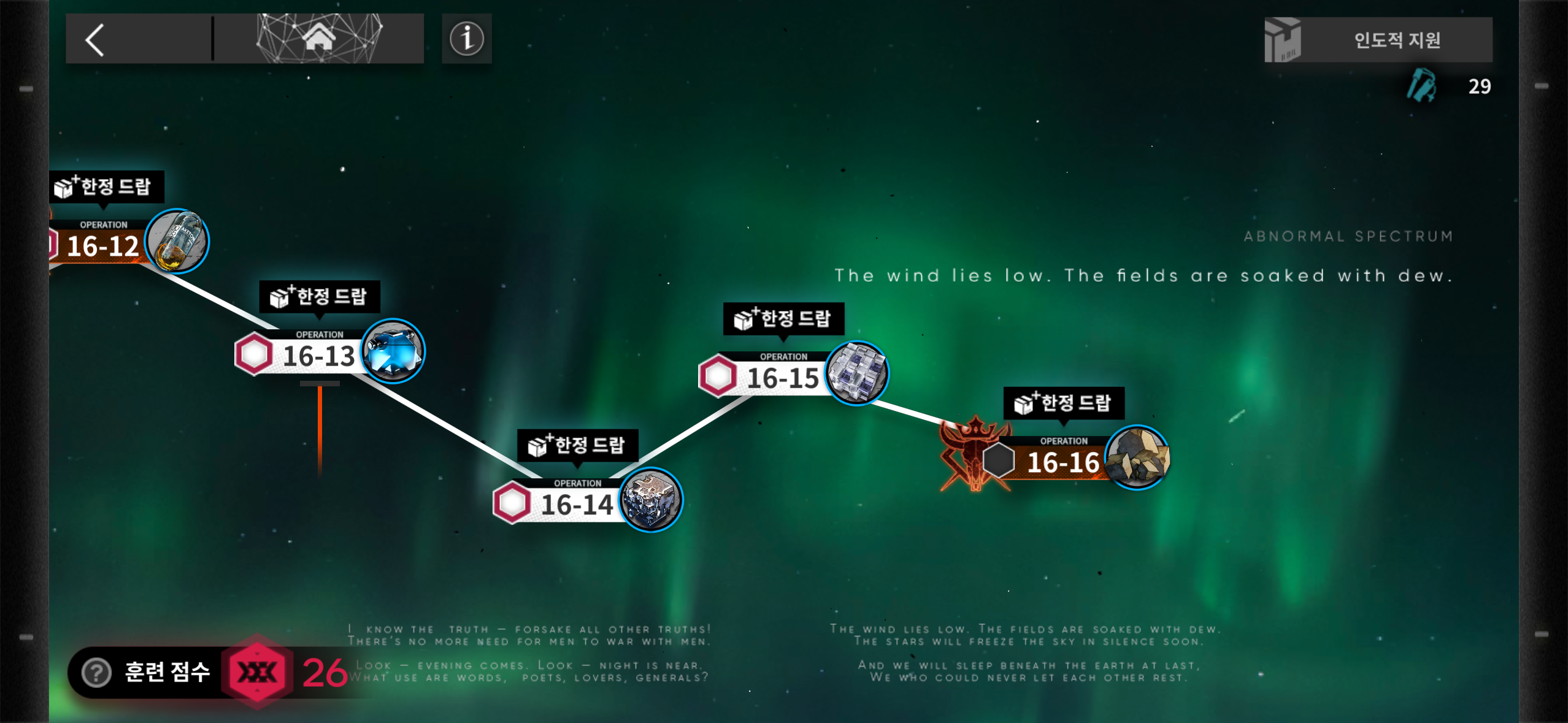1568x723 pixels.
Task: View the 한정 드랍 tag above 16-15
Action: pyautogui.click(x=783, y=318)
